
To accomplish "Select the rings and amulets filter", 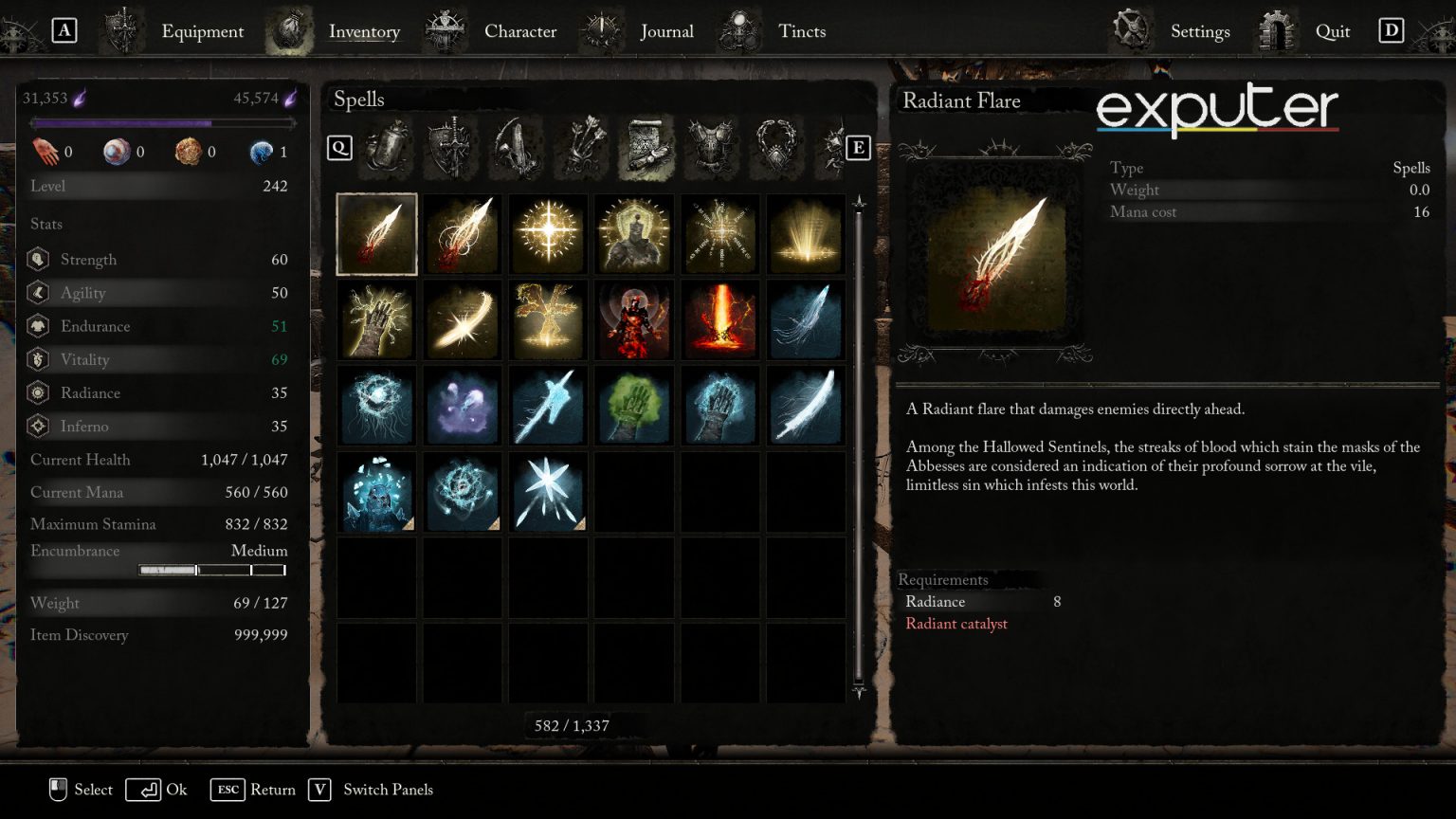I will click(777, 148).
